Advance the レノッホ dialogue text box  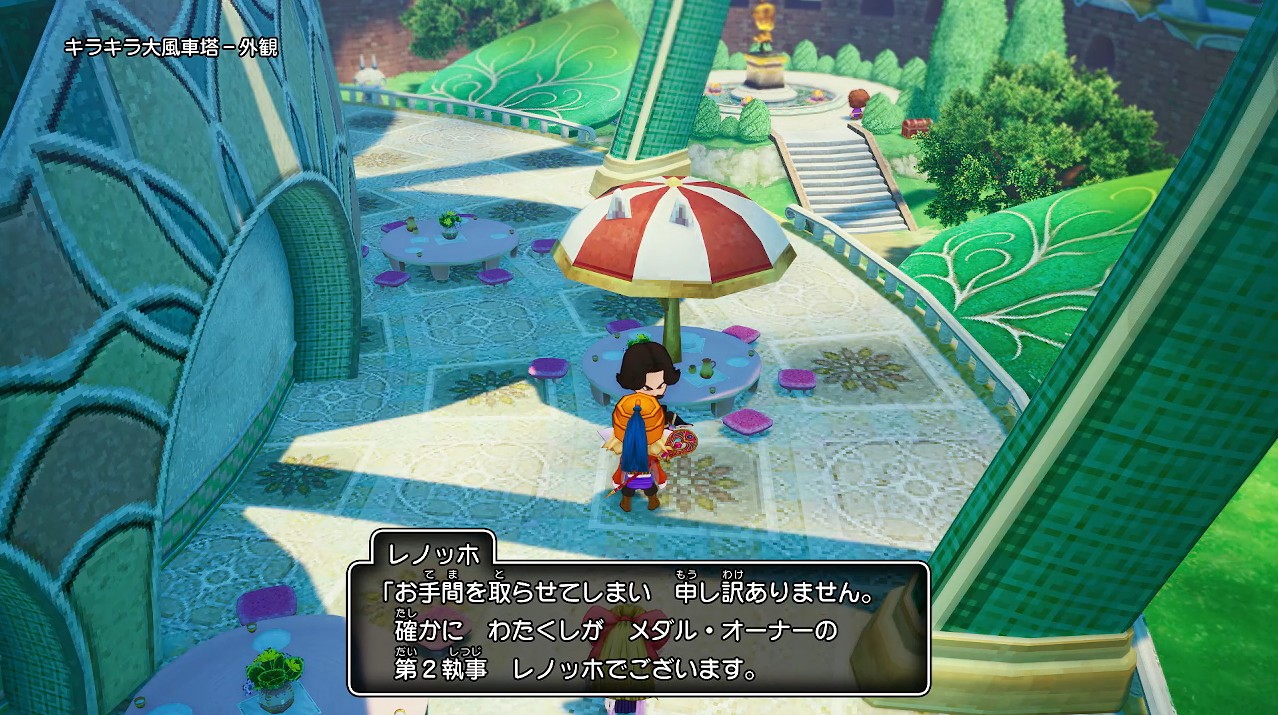coord(638,628)
